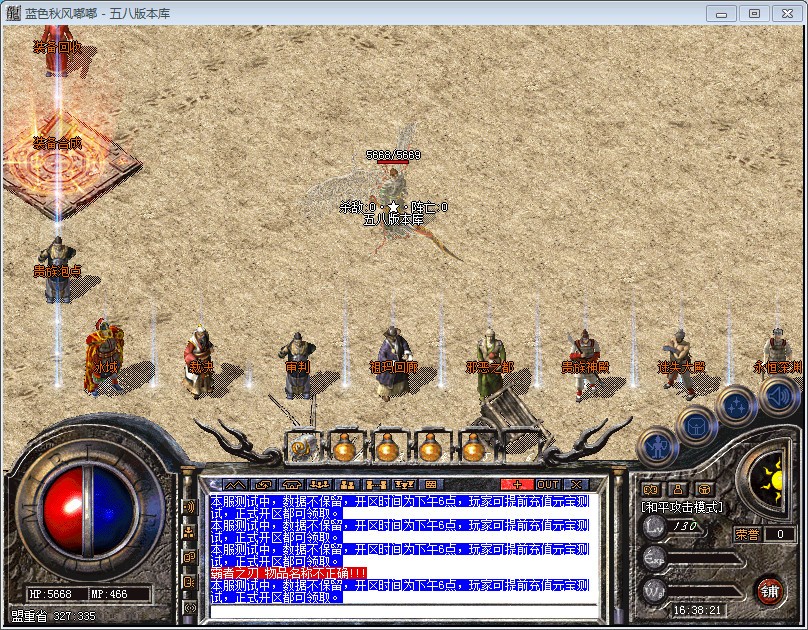
Task: Click the red plus button above chat
Action: 517,485
